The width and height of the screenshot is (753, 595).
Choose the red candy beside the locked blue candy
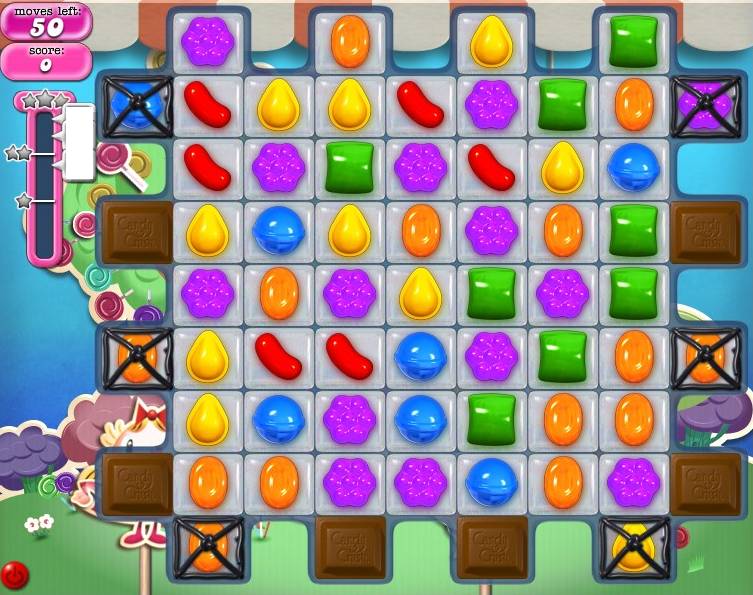coord(207,103)
